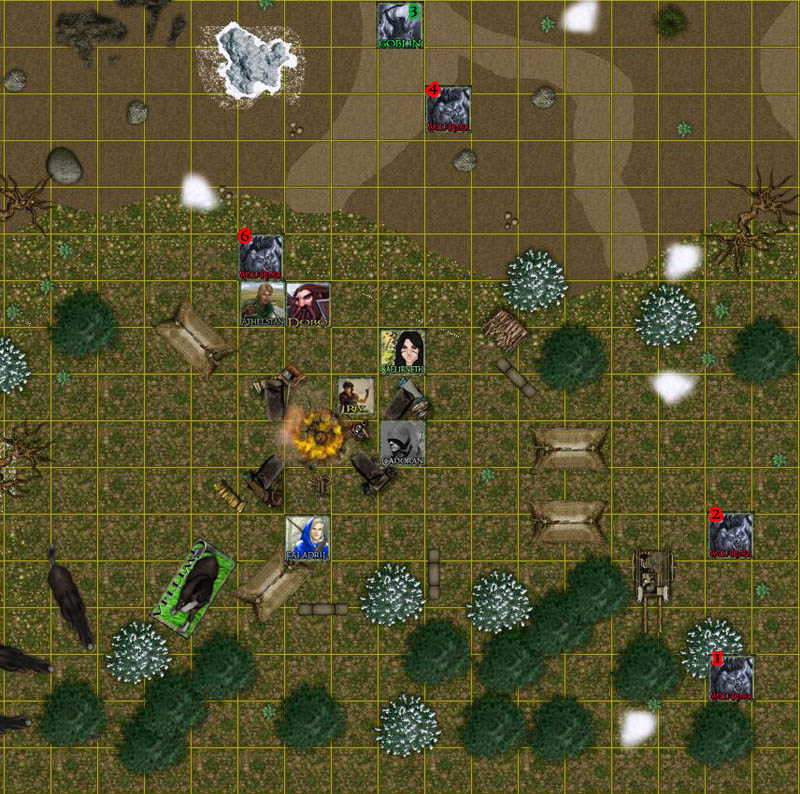Select the Athelstan character token
The height and width of the screenshot is (794, 800).
(261, 304)
